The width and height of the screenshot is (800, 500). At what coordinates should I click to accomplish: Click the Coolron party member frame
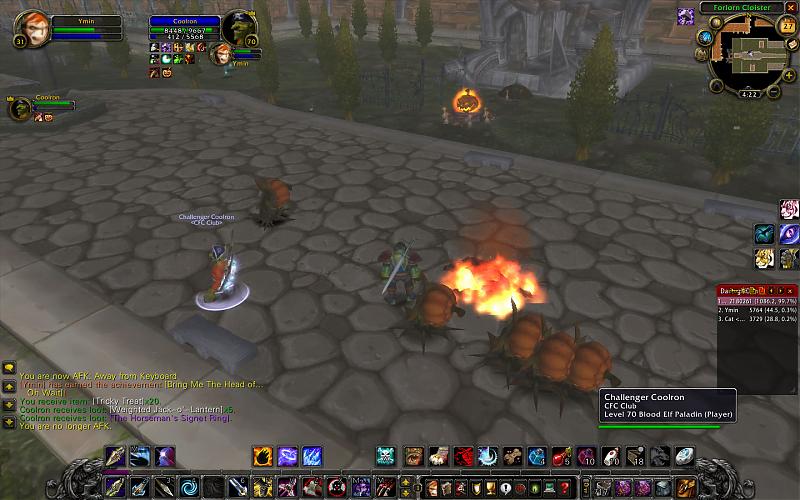click(x=20, y=107)
